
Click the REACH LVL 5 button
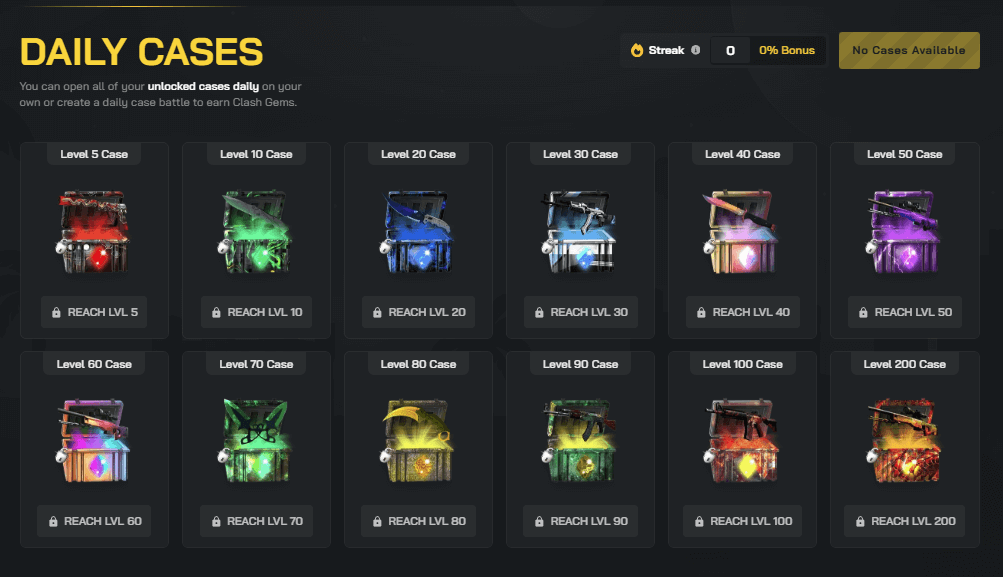[94, 312]
